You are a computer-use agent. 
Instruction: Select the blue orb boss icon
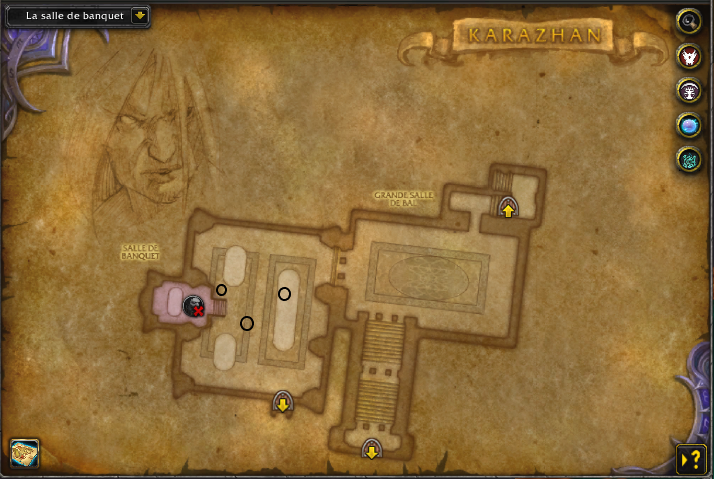[688, 125]
